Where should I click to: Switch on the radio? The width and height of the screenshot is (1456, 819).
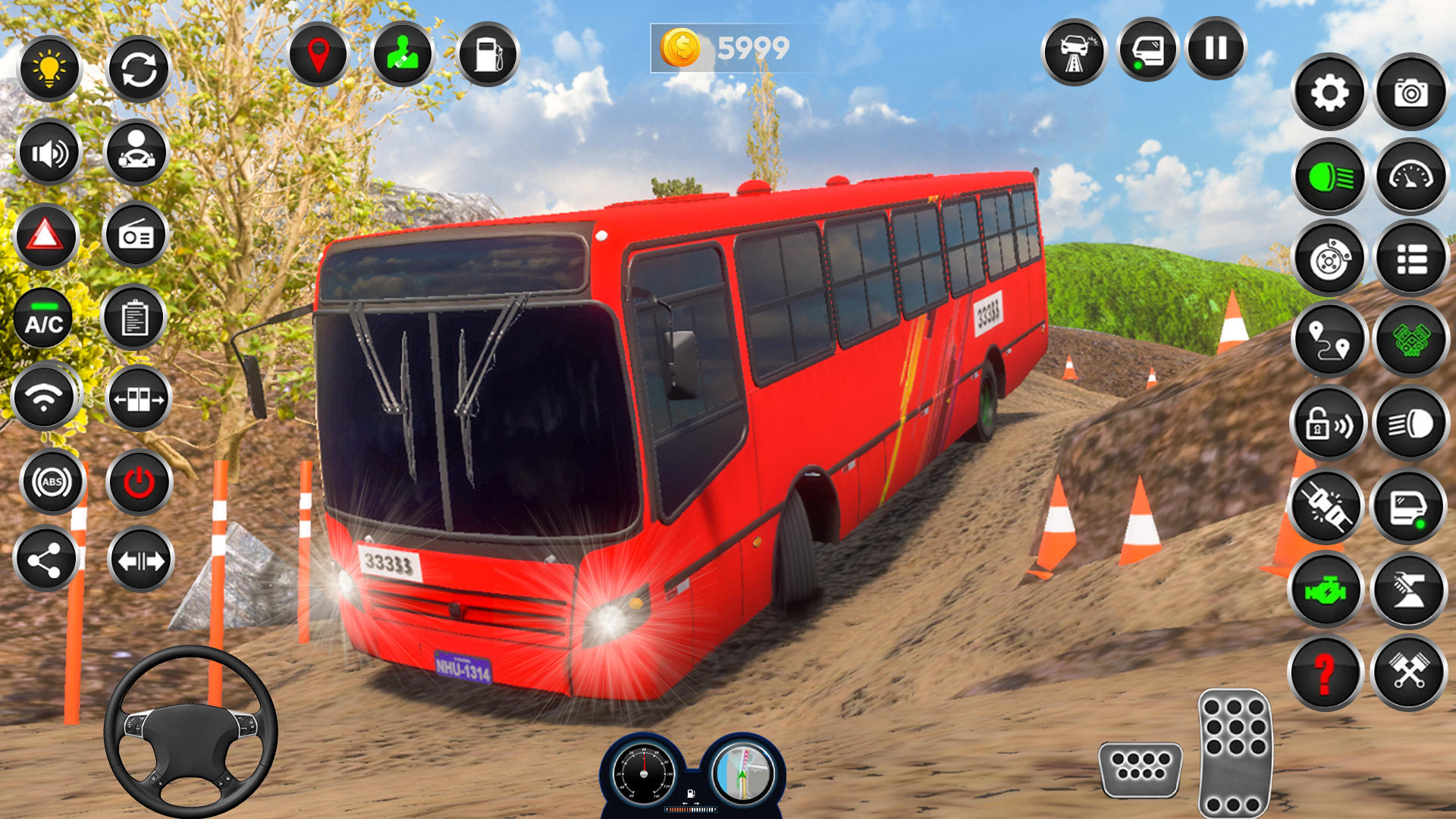pos(136,237)
